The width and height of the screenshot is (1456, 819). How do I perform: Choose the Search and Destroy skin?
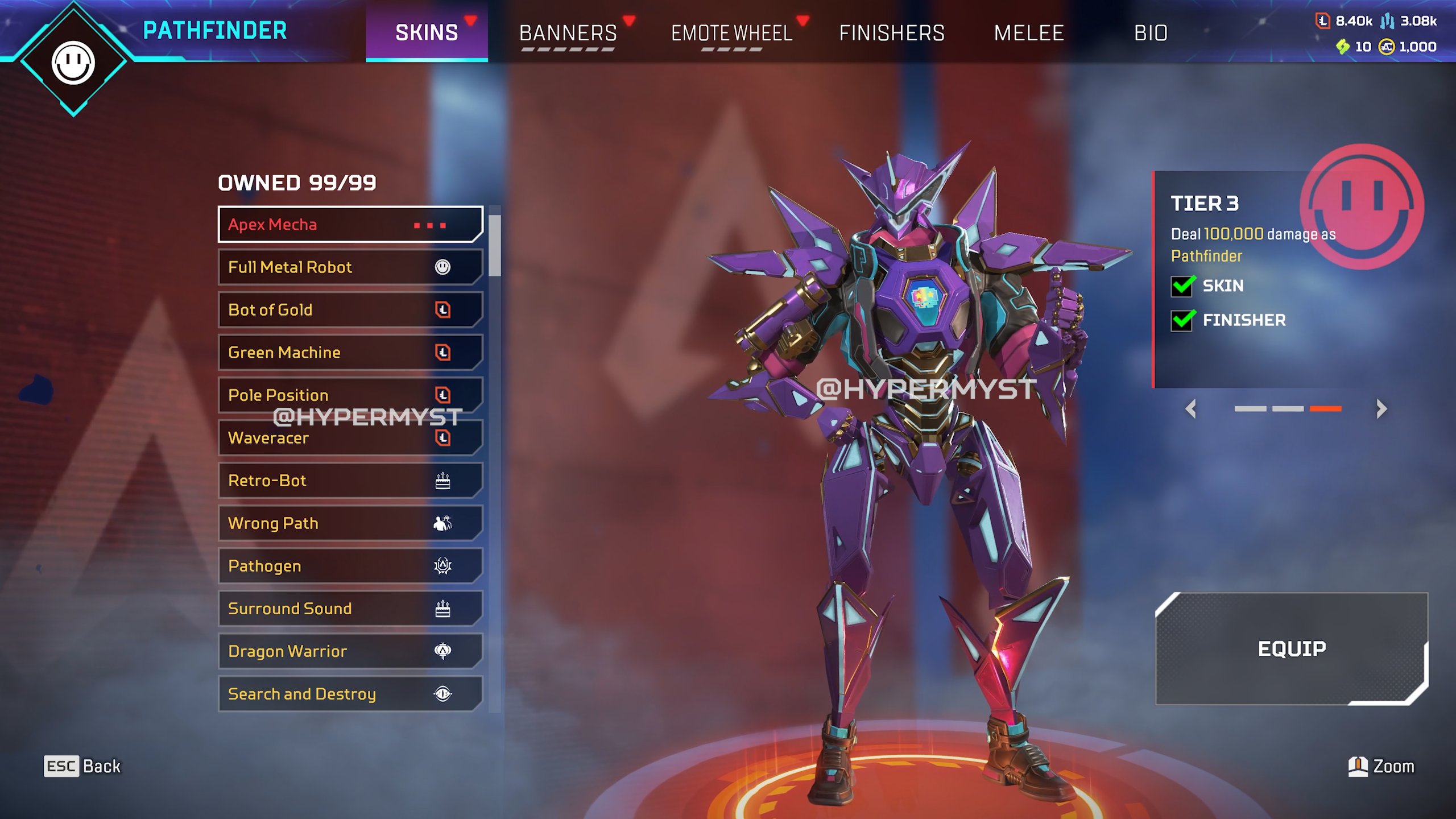pos(350,694)
